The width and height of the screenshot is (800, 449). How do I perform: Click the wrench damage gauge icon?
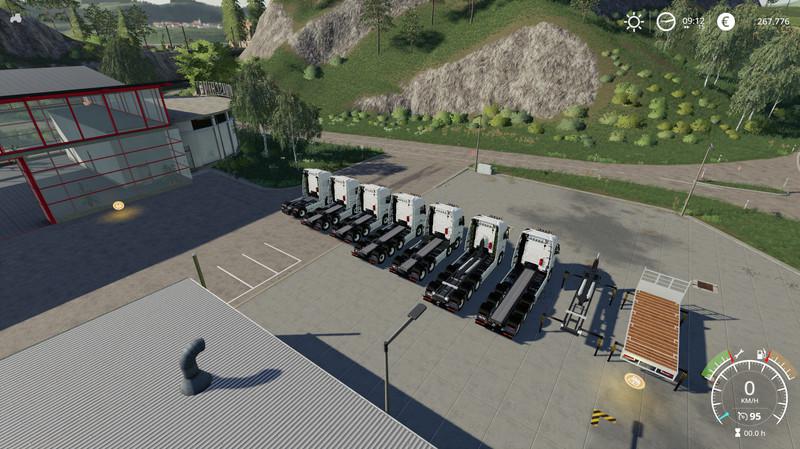click(x=740, y=354)
